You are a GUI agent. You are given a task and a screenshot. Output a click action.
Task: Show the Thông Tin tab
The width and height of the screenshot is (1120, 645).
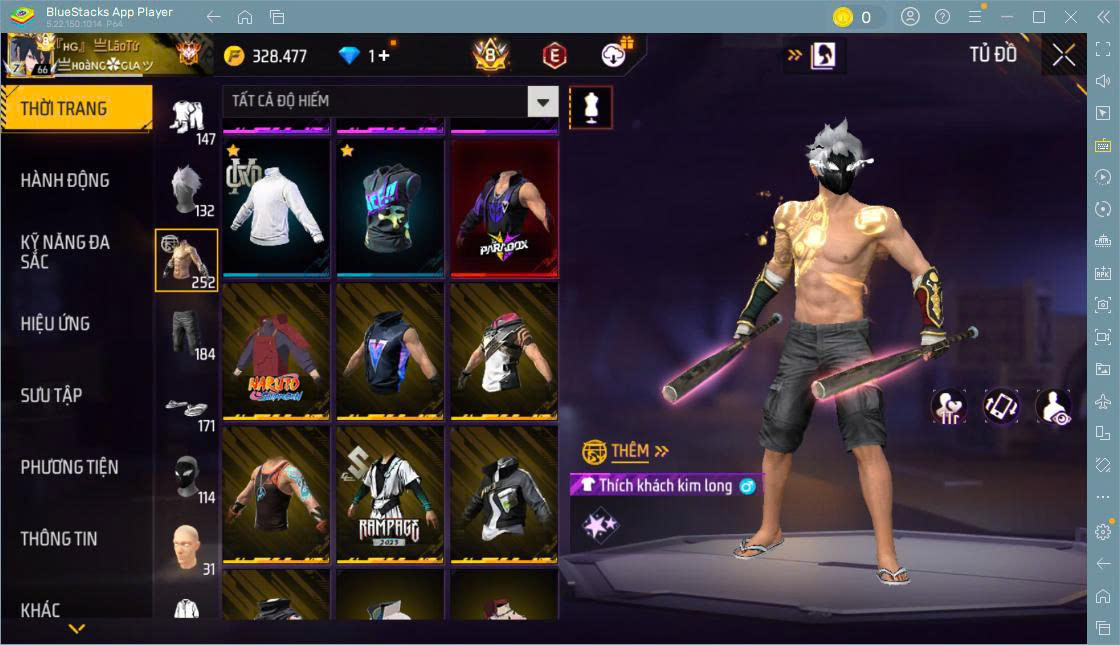coord(59,539)
